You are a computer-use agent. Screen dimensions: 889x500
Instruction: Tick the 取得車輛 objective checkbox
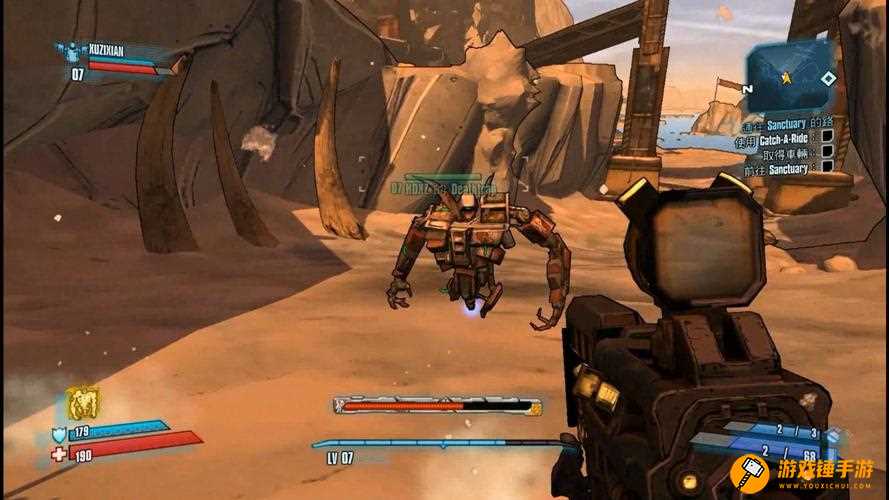[x=827, y=152]
